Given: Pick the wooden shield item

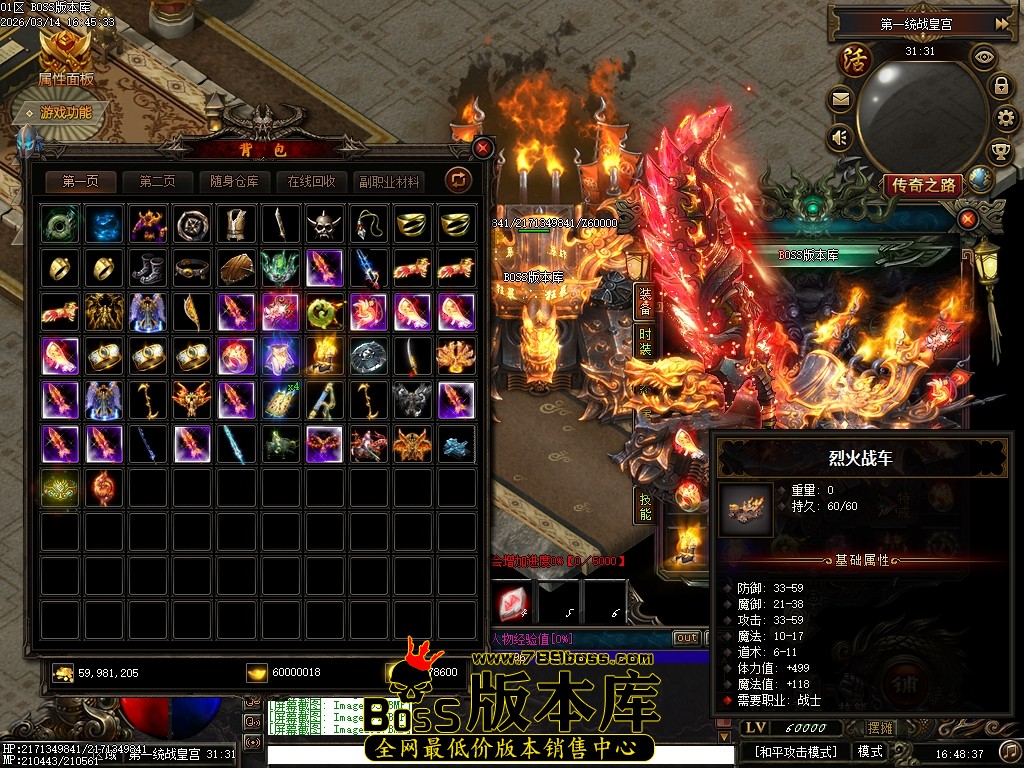Looking at the screenshot, I should [x=236, y=268].
